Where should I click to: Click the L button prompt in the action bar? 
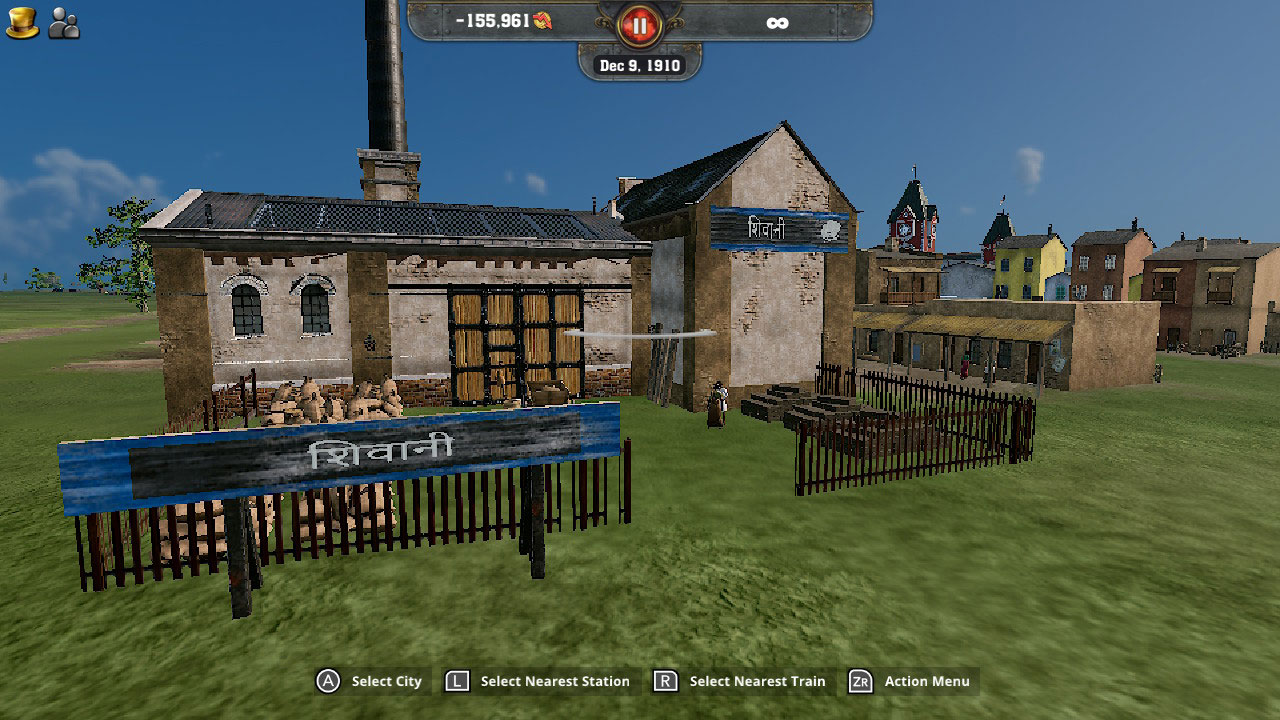click(x=456, y=681)
